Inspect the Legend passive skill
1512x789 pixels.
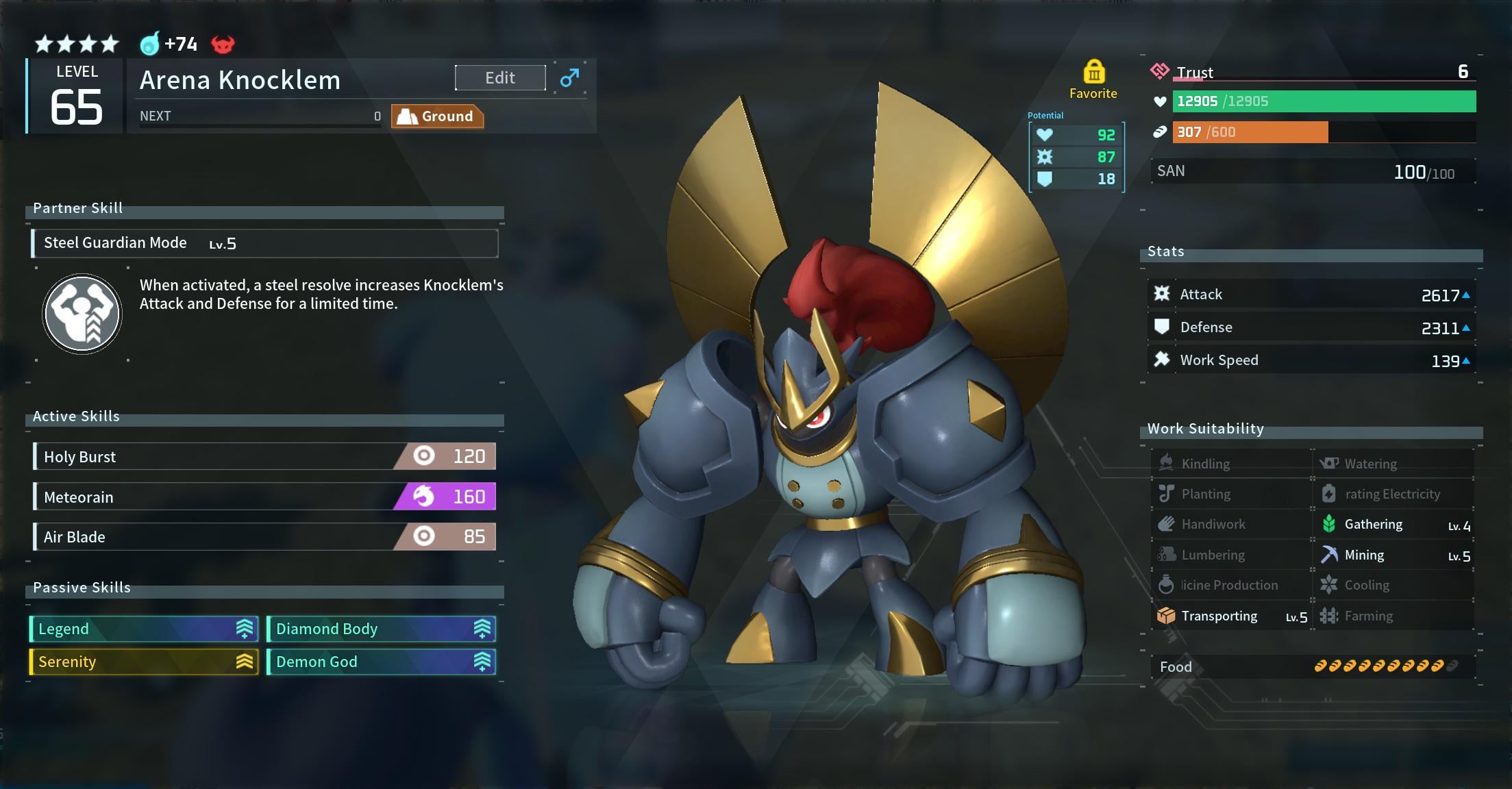coord(144,629)
